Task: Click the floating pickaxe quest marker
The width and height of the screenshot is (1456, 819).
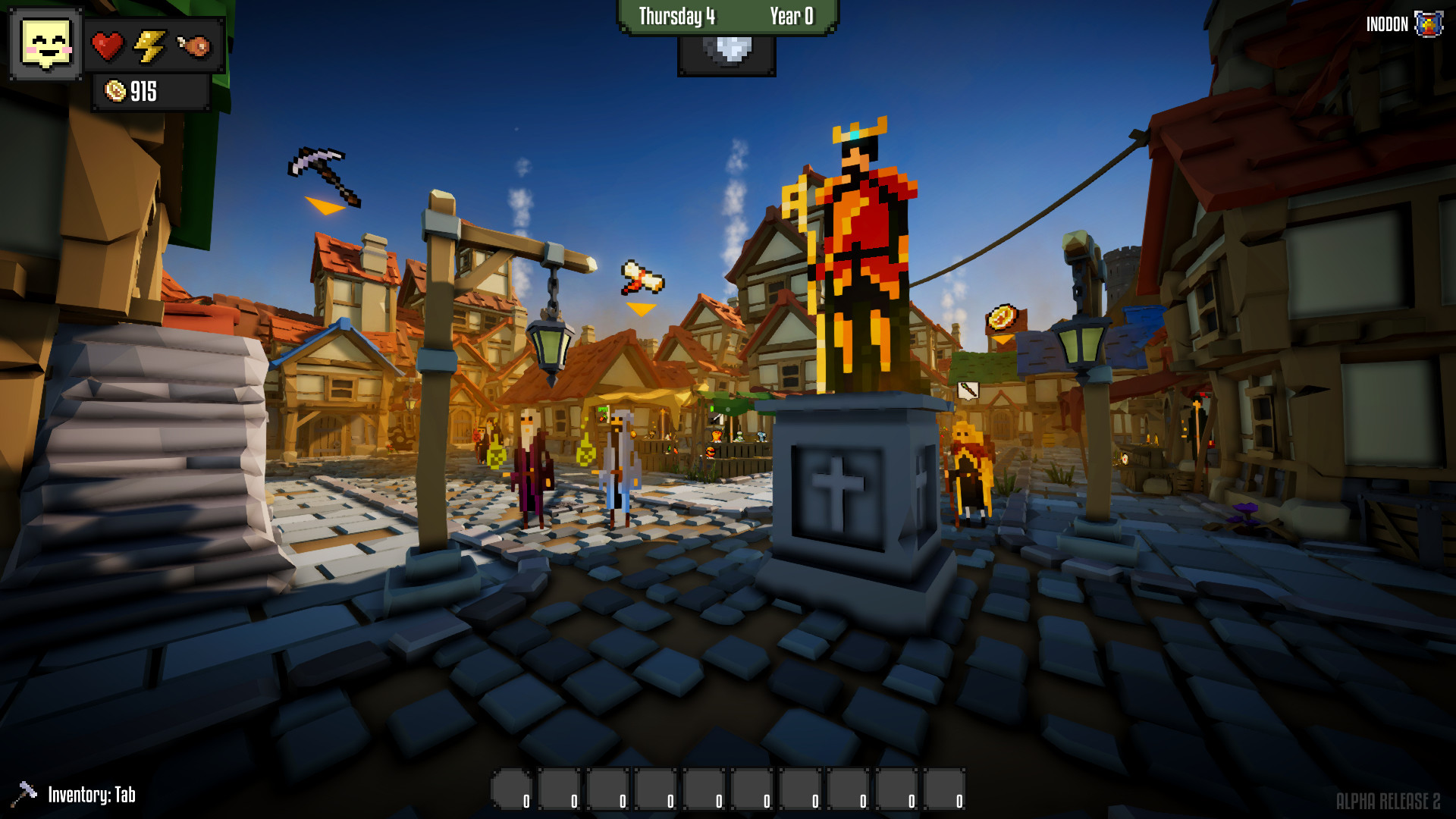Action: pyautogui.click(x=325, y=176)
